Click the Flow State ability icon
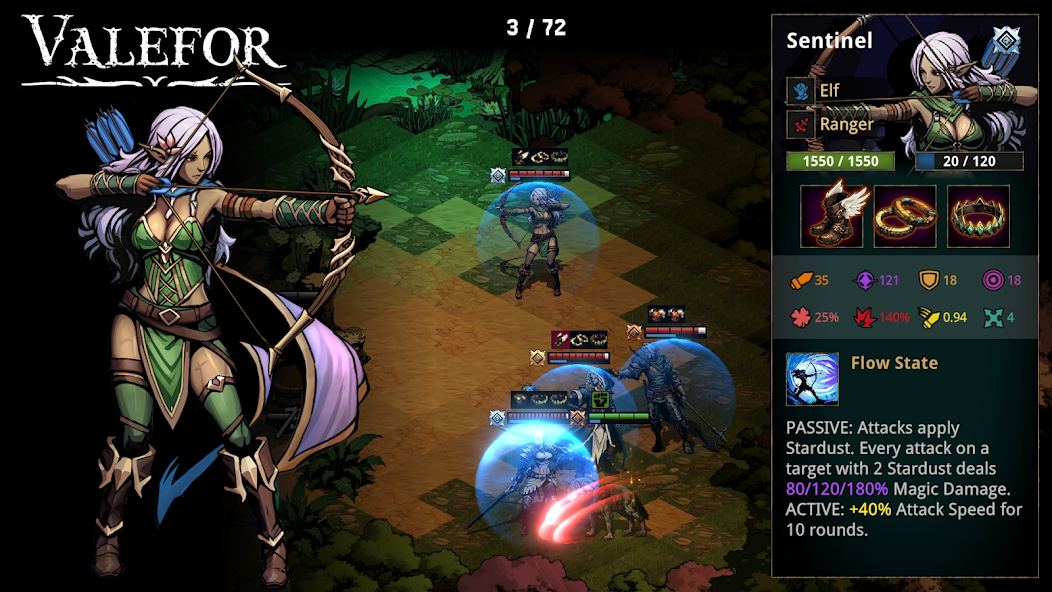This screenshot has width=1052, height=592. tap(812, 378)
